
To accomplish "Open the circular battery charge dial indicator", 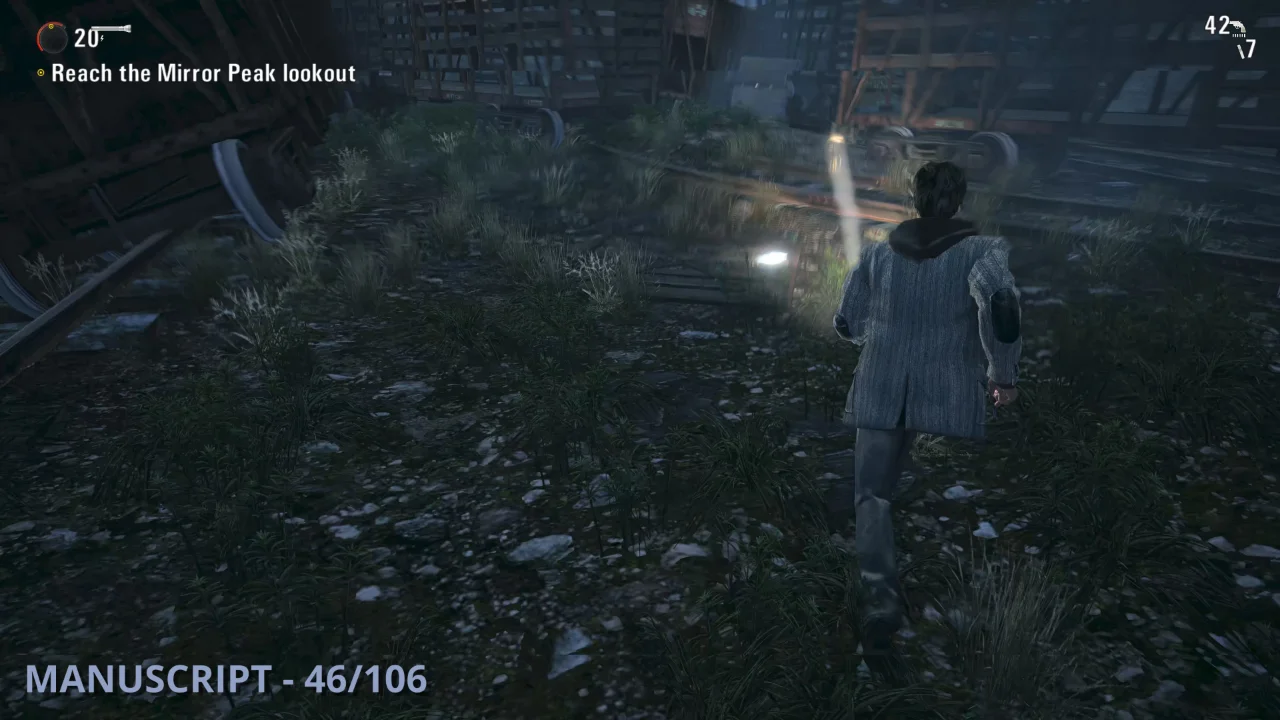I will [x=53, y=38].
